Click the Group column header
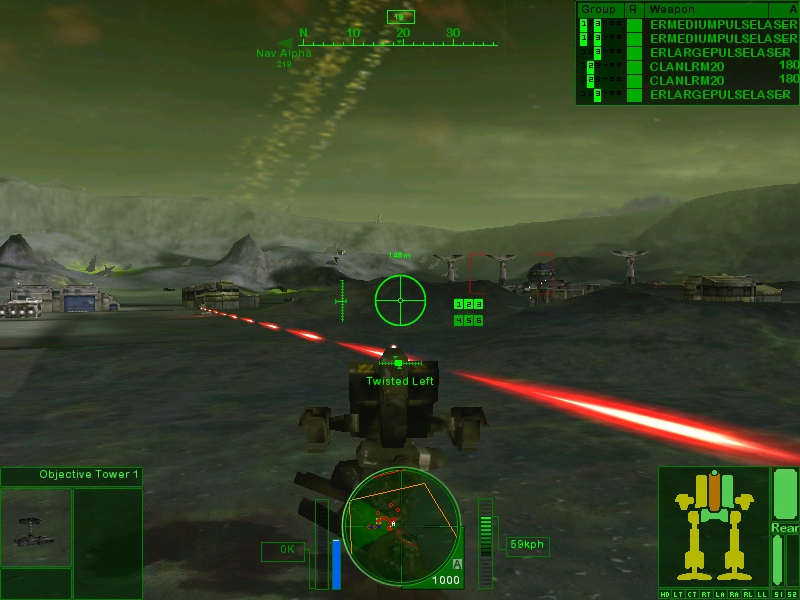The height and width of the screenshot is (600, 800). click(598, 8)
